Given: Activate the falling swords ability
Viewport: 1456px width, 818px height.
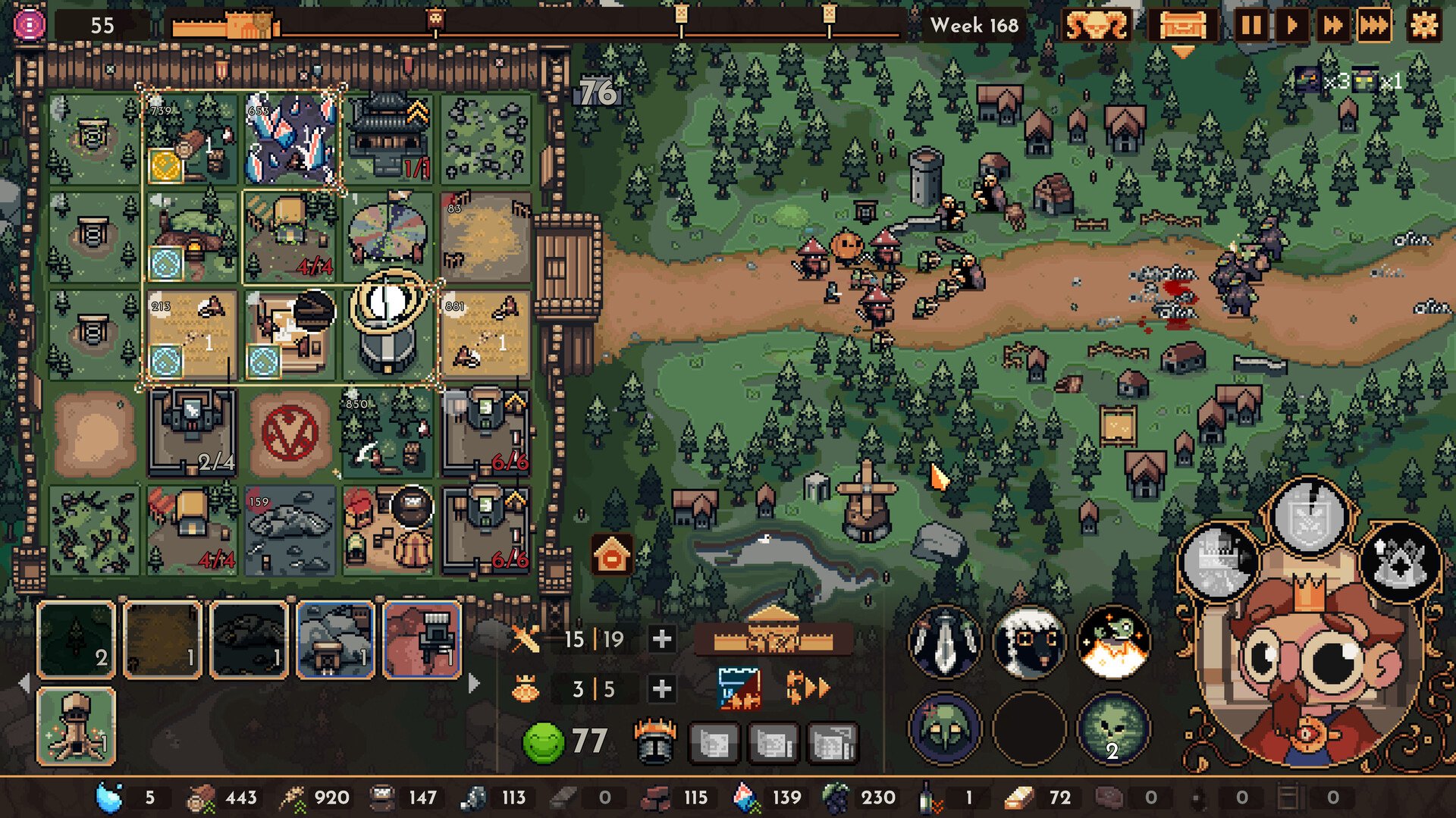Looking at the screenshot, I should [x=945, y=641].
